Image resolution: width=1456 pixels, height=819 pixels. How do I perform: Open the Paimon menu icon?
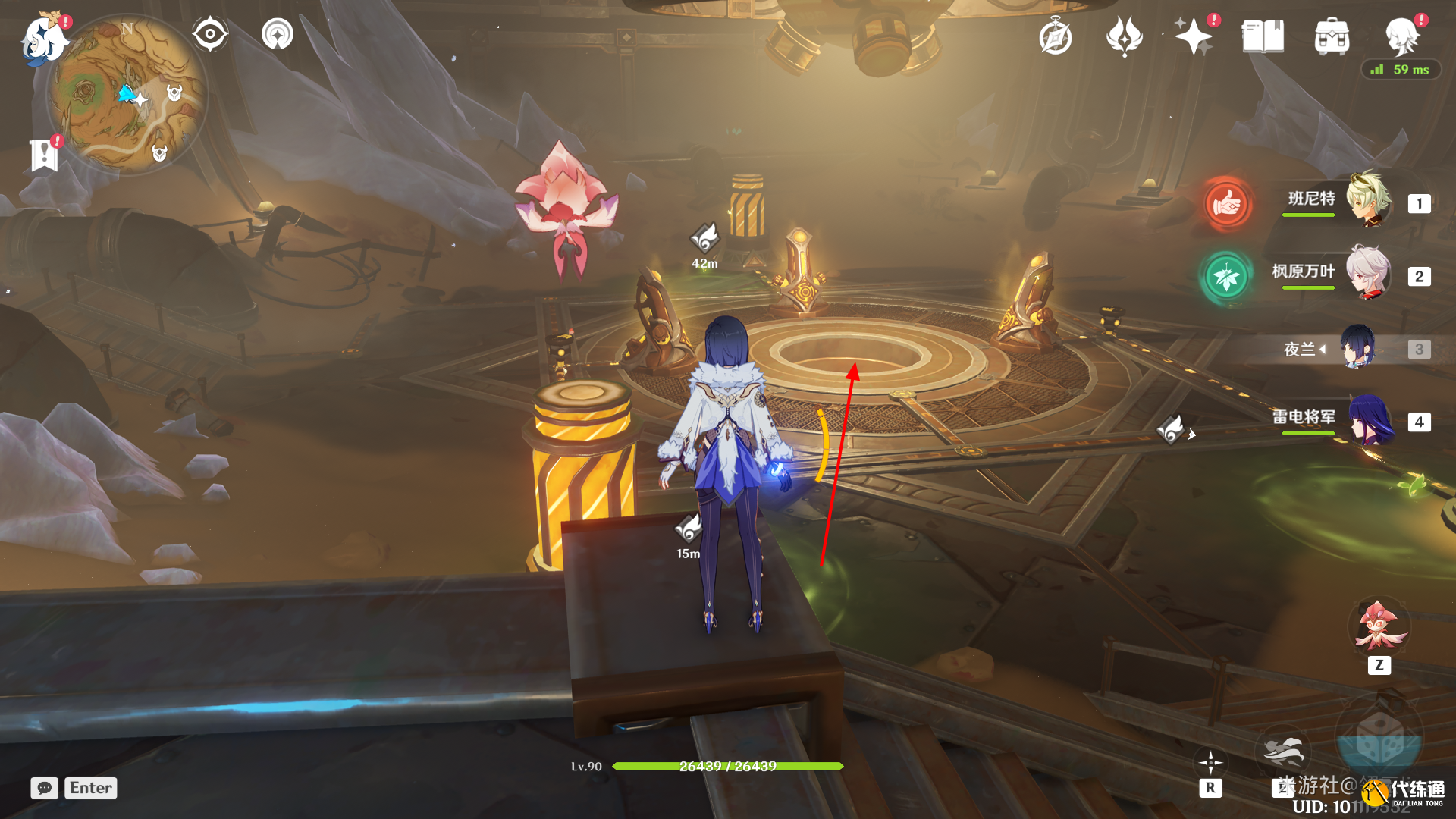pyautogui.click(x=44, y=39)
